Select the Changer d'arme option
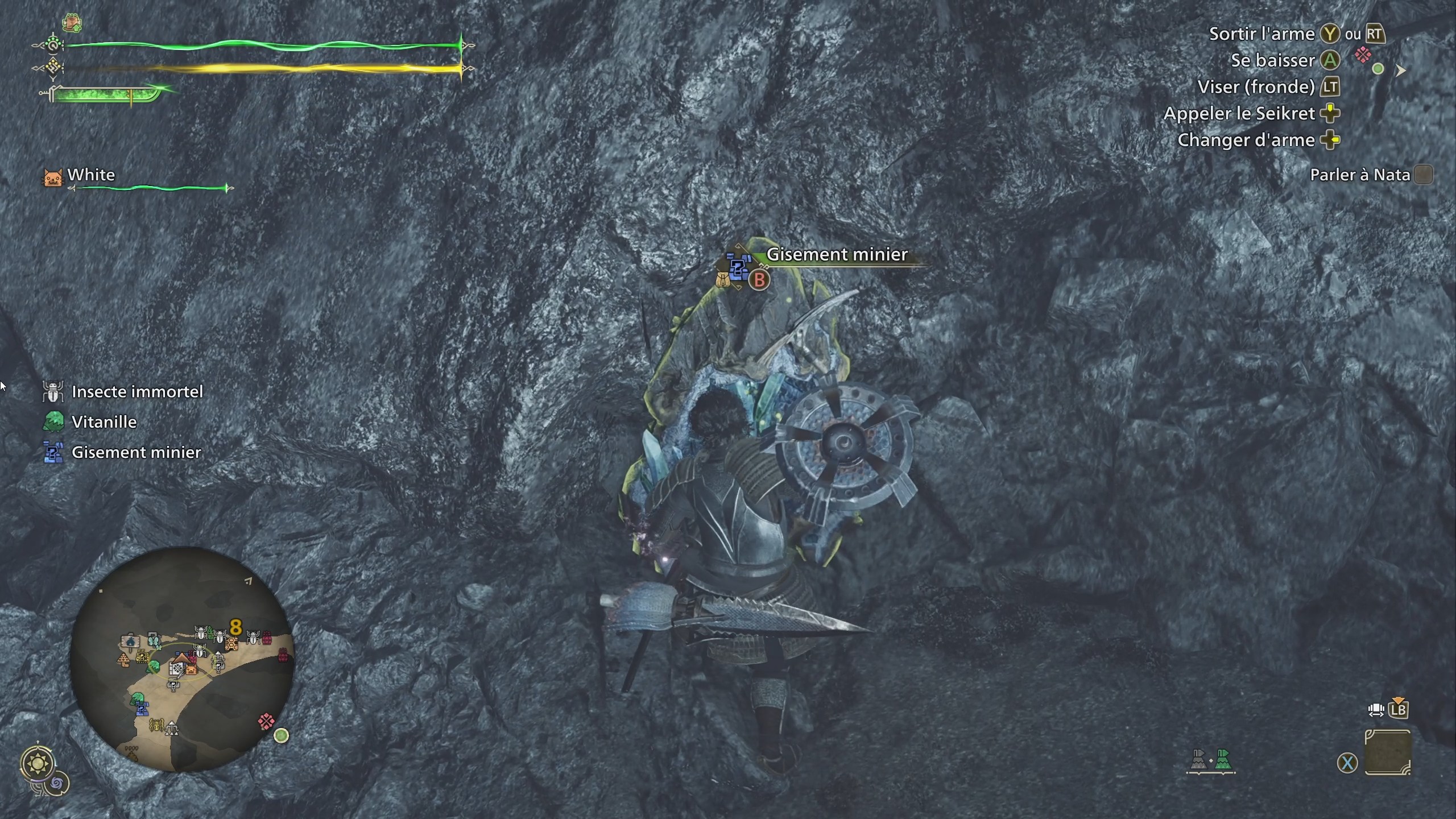1456x819 pixels. click(x=1331, y=139)
